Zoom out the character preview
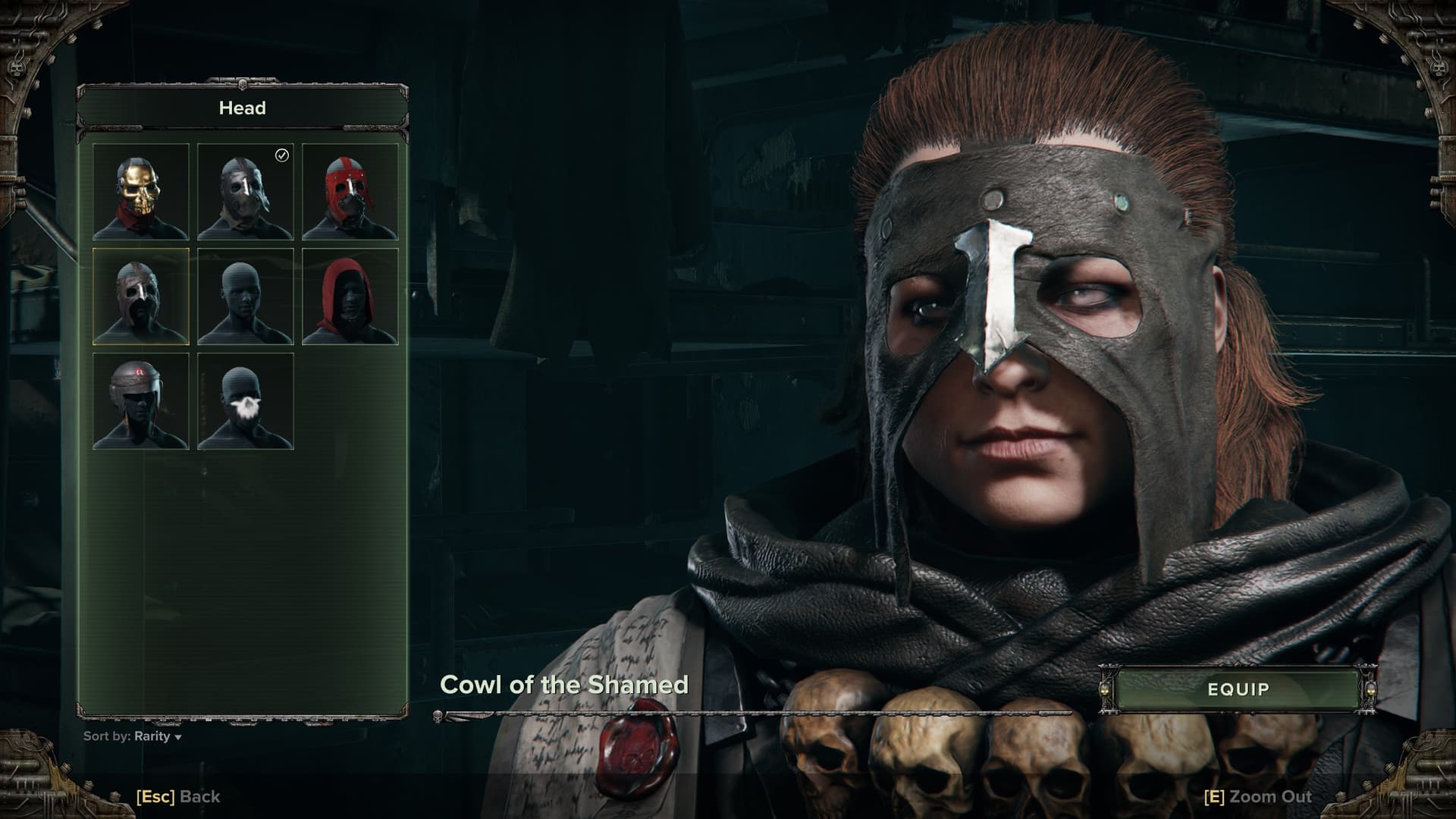The width and height of the screenshot is (1456, 819). tap(1258, 796)
